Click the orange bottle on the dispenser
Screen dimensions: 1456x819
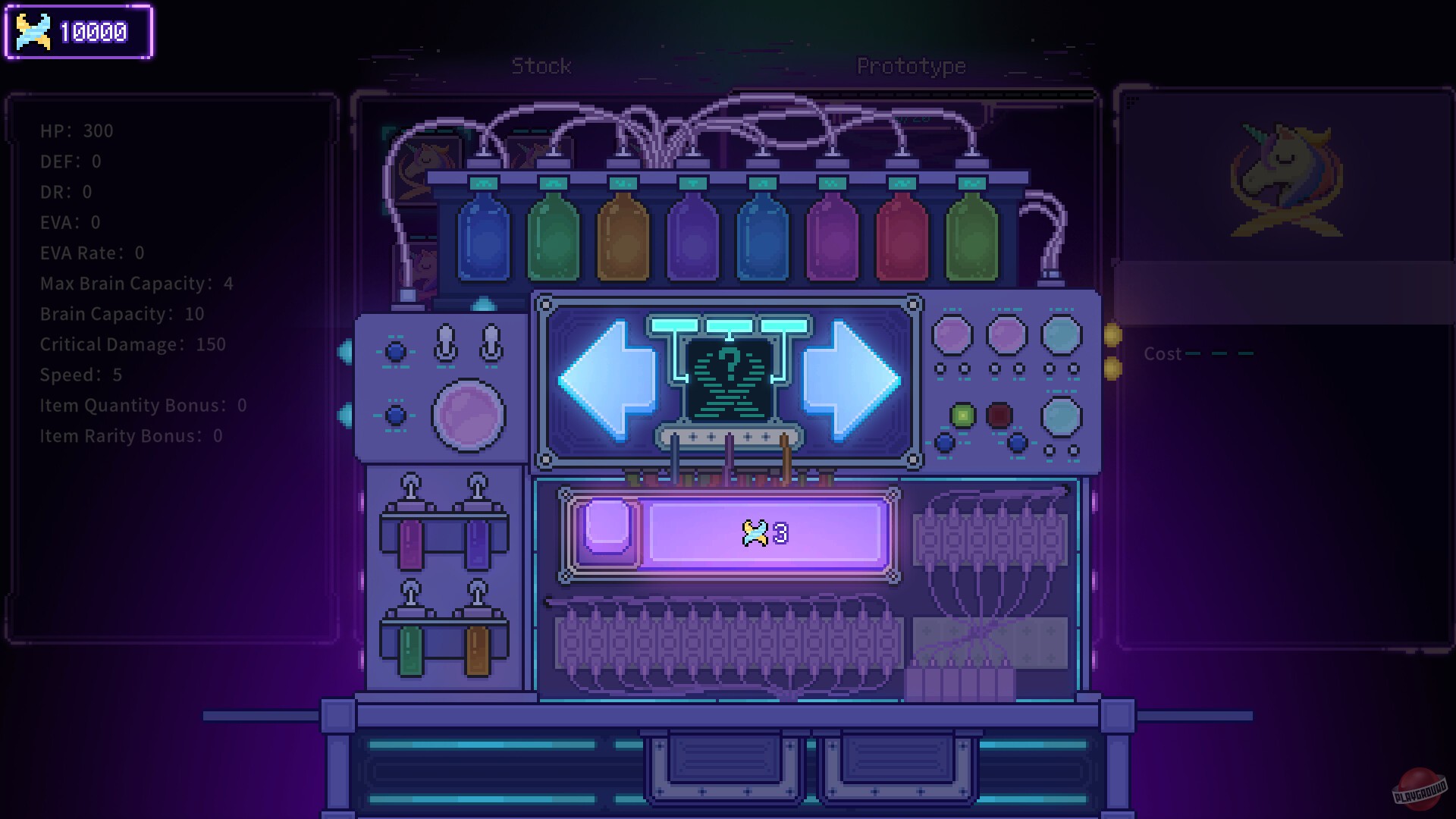click(x=622, y=235)
